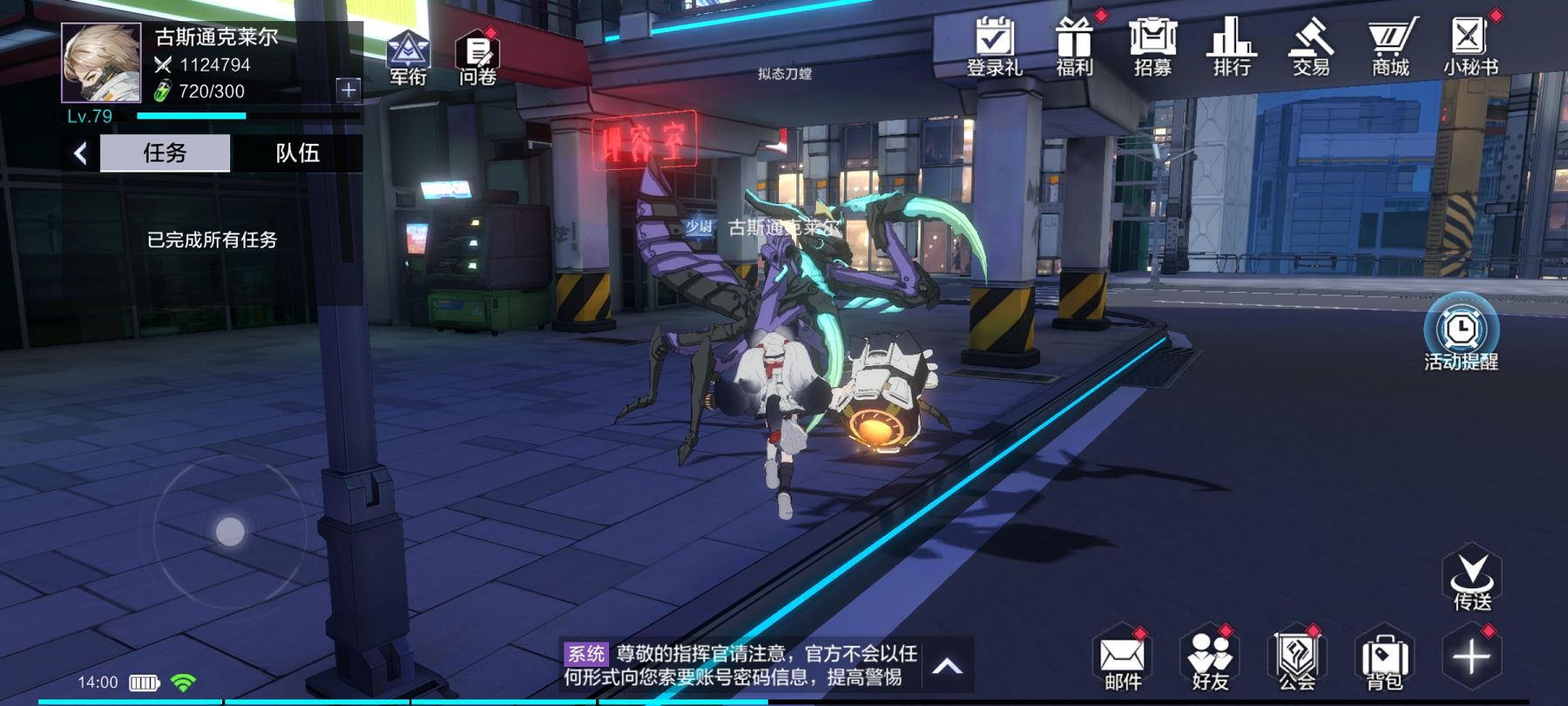The image size is (1568, 706).
Task: Open the 招募 recruit screen
Action: [1152, 45]
